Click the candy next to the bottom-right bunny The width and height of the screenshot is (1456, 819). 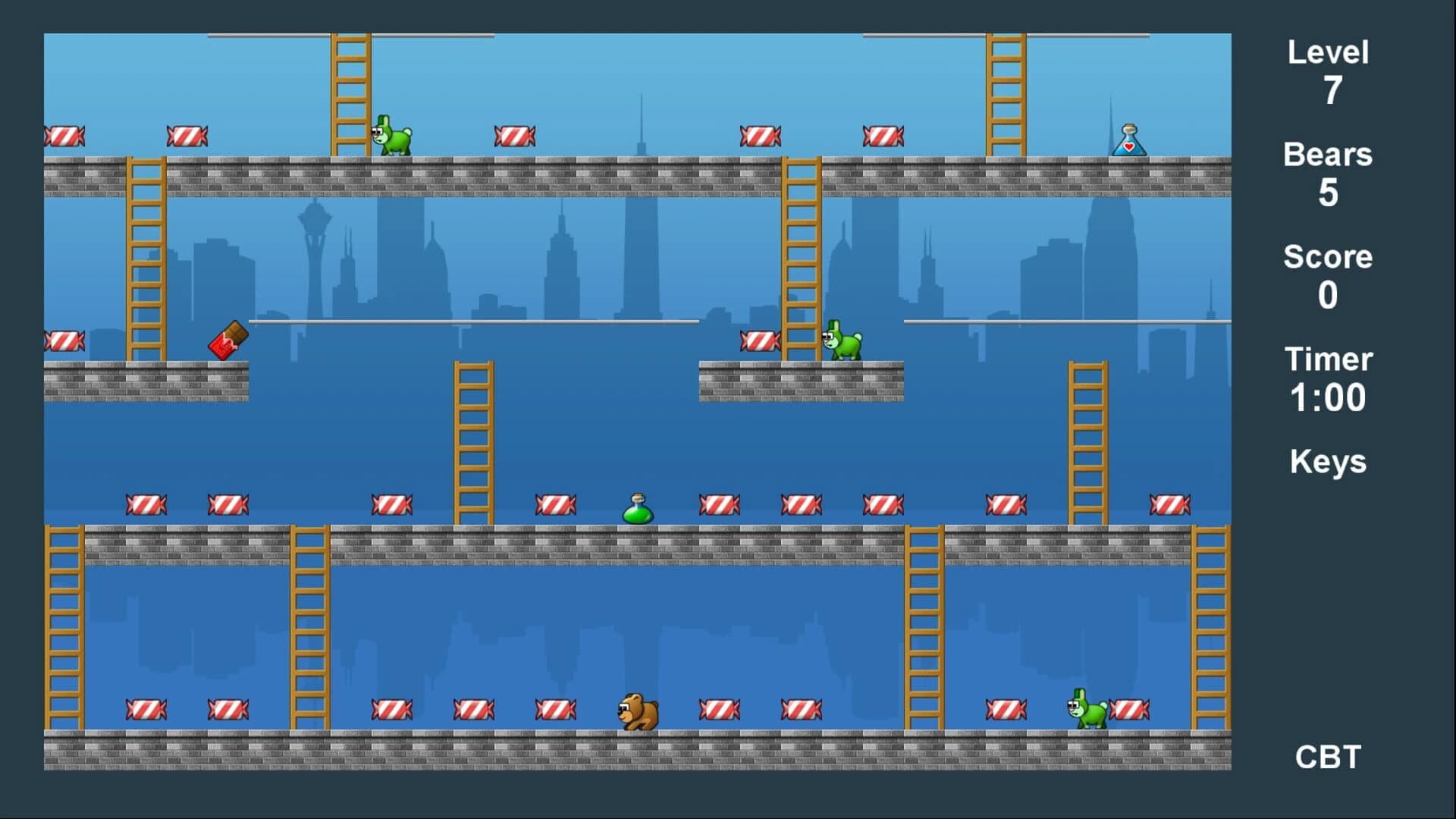point(1130,711)
